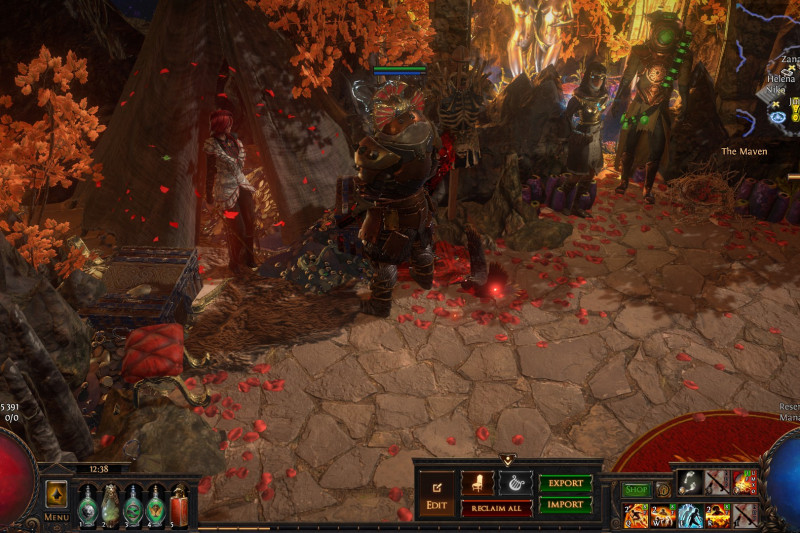Export the hideout layout
800x533 pixels.
pyautogui.click(x=565, y=483)
